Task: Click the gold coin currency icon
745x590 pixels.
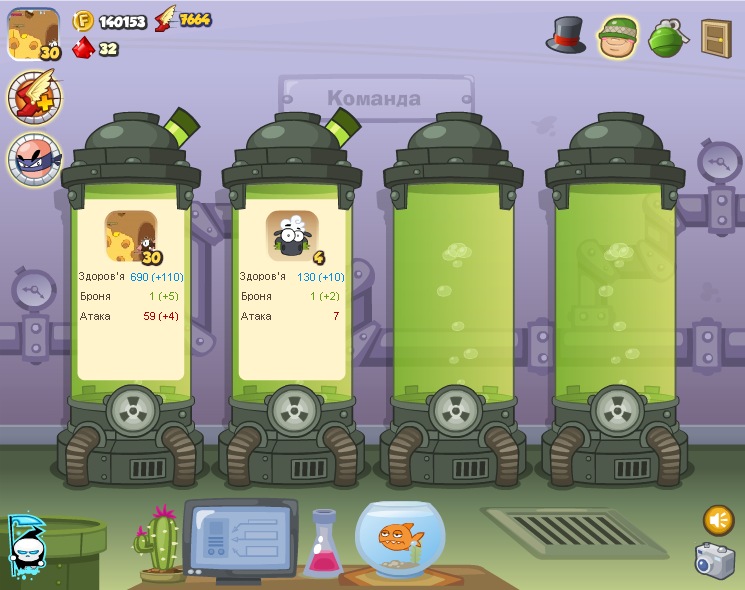Action: (x=84, y=20)
